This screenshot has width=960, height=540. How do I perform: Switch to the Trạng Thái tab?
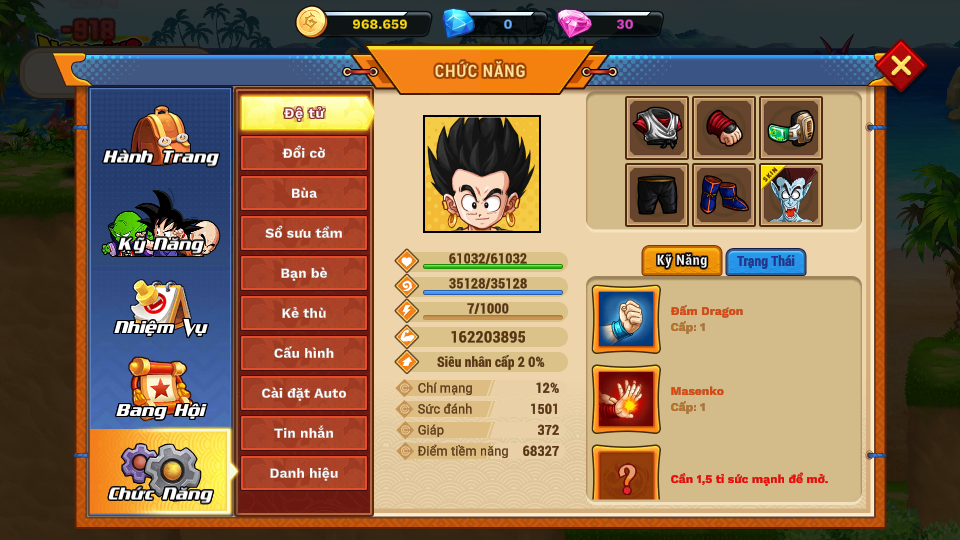click(x=765, y=262)
